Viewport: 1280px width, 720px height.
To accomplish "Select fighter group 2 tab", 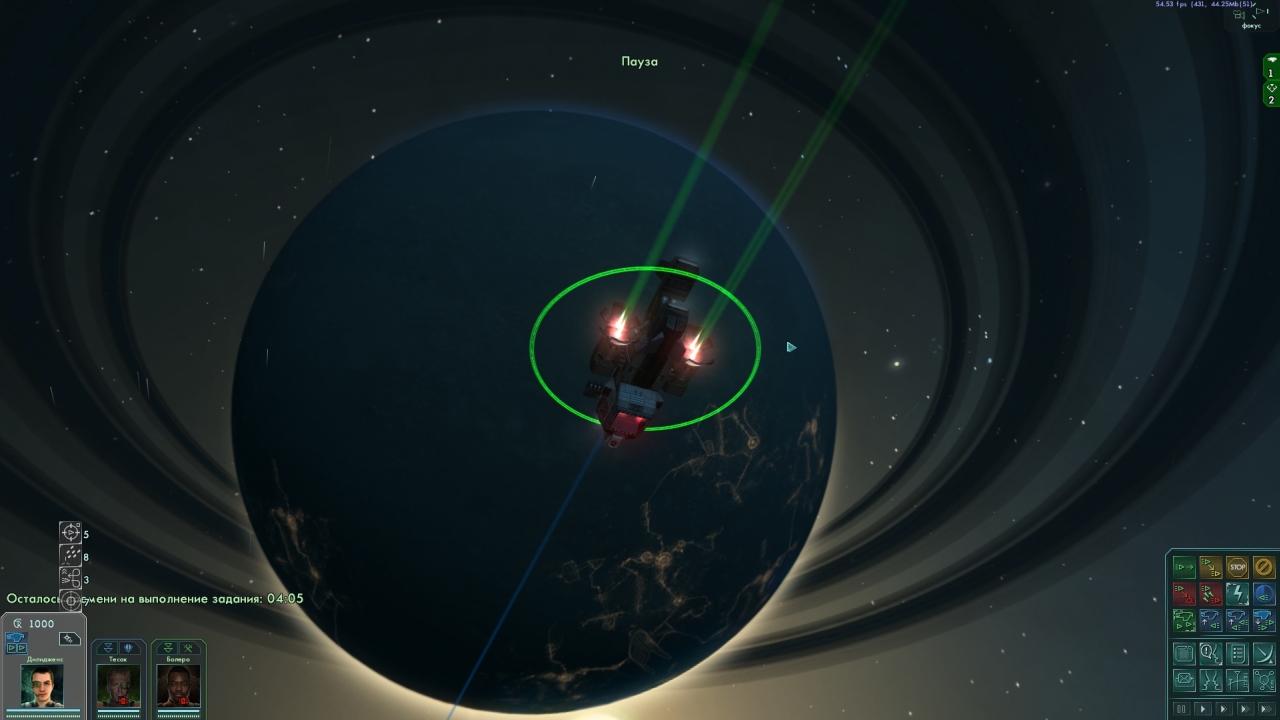I will (x=1271, y=93).
